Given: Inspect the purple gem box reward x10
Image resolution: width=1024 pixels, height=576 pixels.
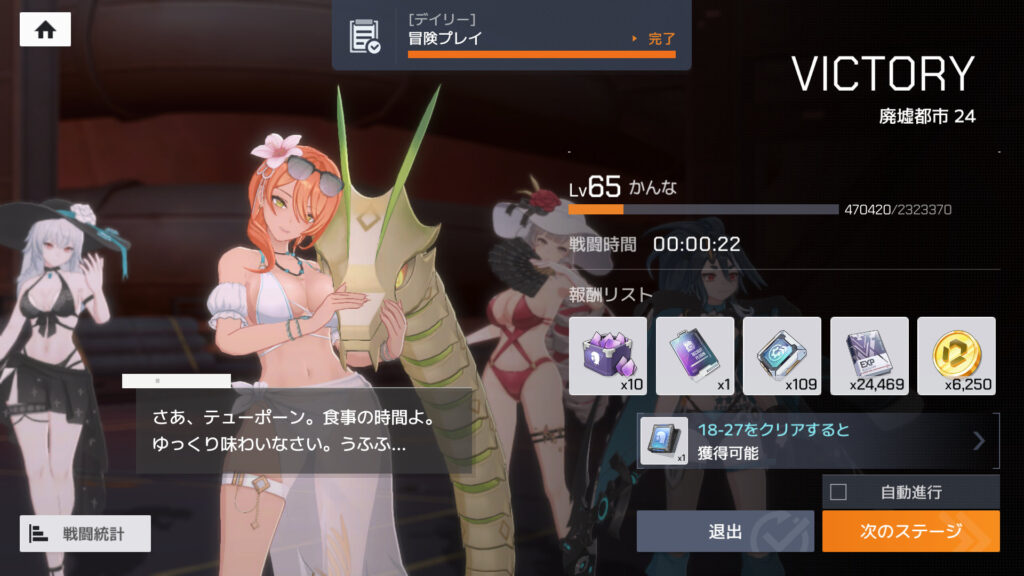Looking at the screenshot, I should [608, 355].
